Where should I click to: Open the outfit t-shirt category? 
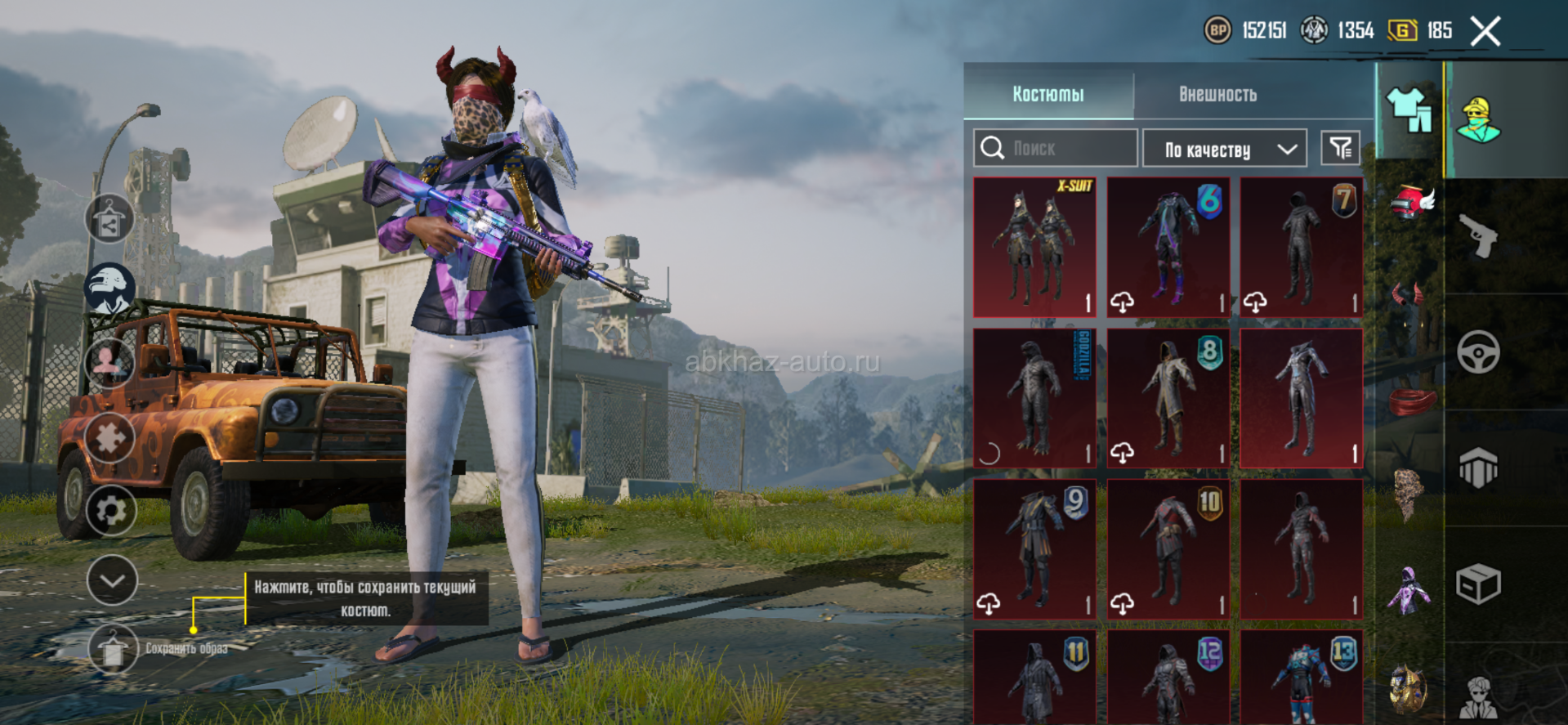click(x=1409, y=111)
